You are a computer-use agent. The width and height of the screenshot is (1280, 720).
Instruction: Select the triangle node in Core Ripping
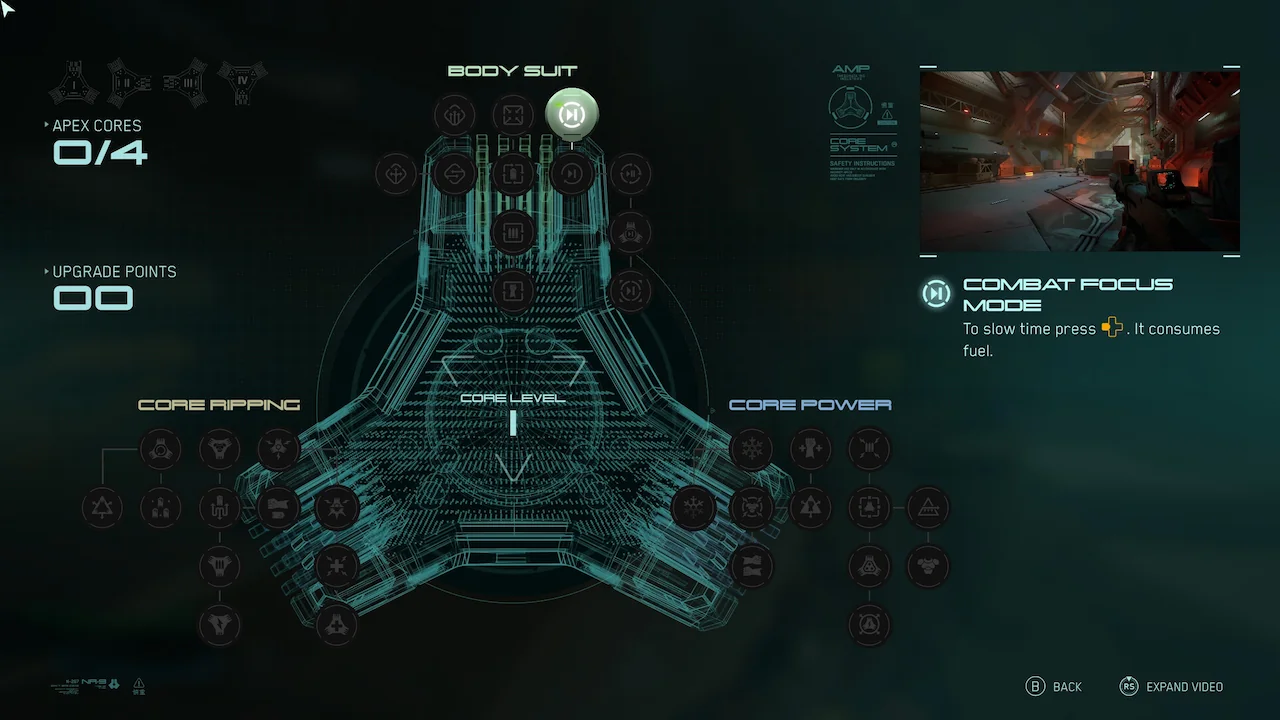(x=102, y=508)
